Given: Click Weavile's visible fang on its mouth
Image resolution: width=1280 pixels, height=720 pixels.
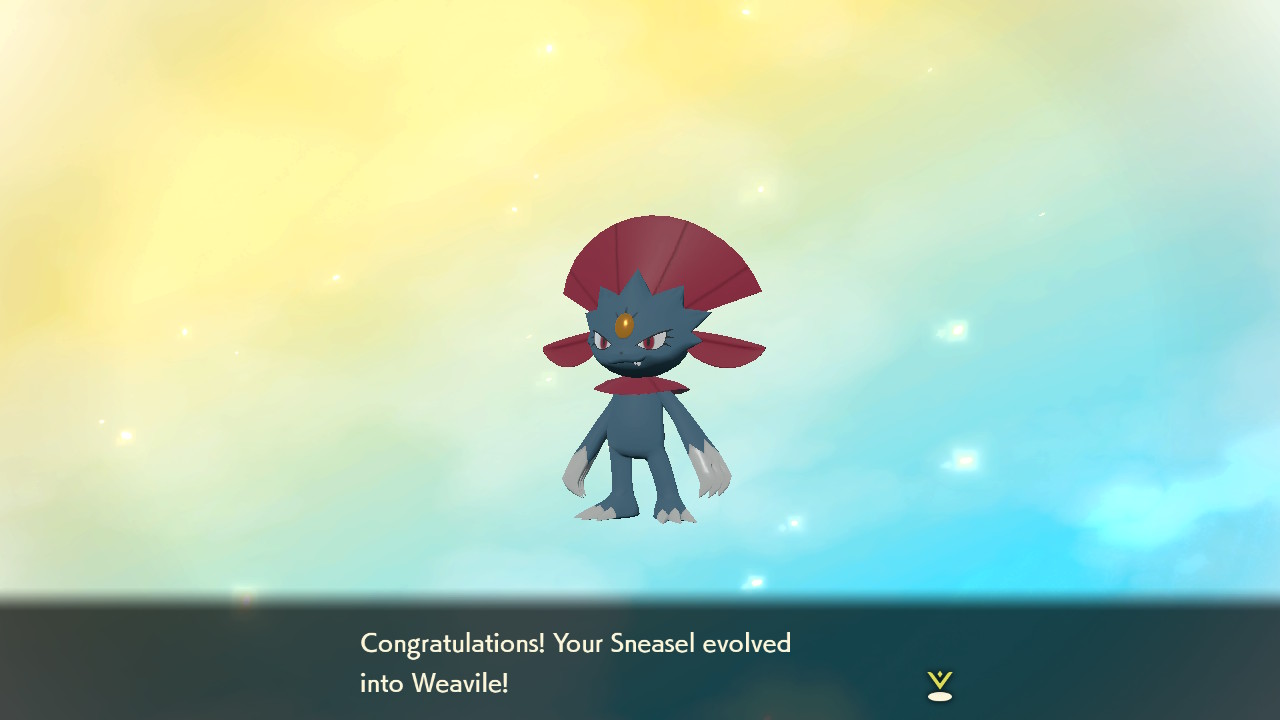Looking at the screenshot, I should point(637,363).
